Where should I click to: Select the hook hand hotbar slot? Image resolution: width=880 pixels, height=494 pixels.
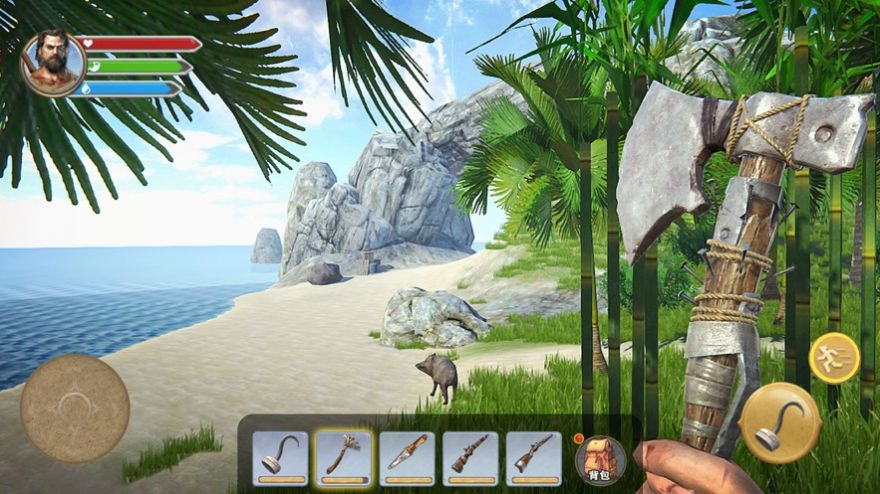[280, 457]
